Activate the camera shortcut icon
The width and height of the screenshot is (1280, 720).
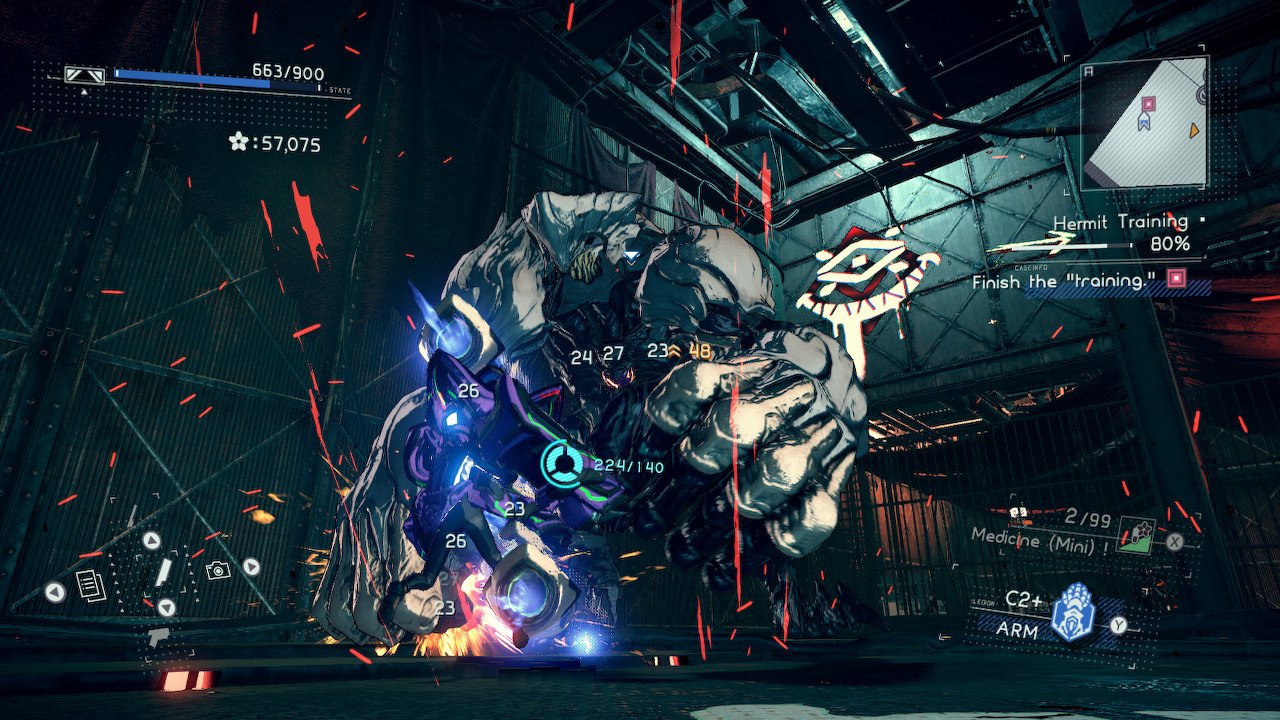[x=216, y=570]
